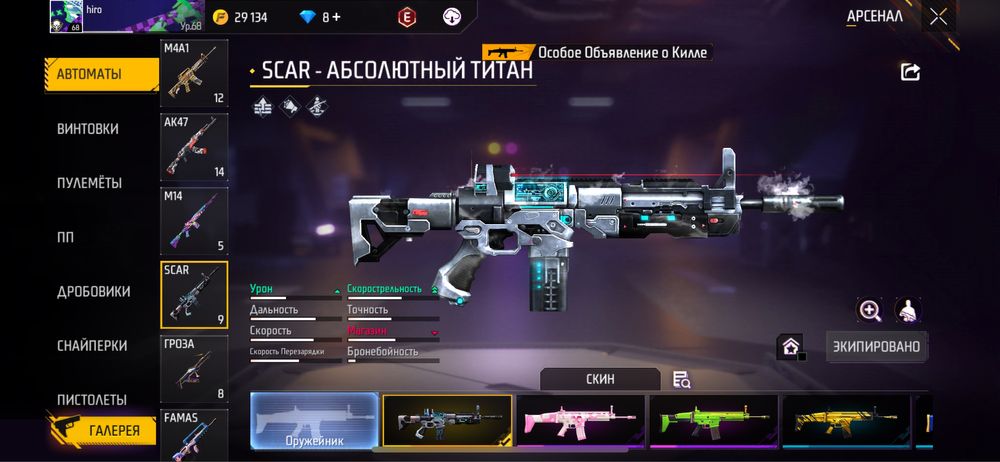
Task: Click the gold coin balance
Action: click(241, 17)
